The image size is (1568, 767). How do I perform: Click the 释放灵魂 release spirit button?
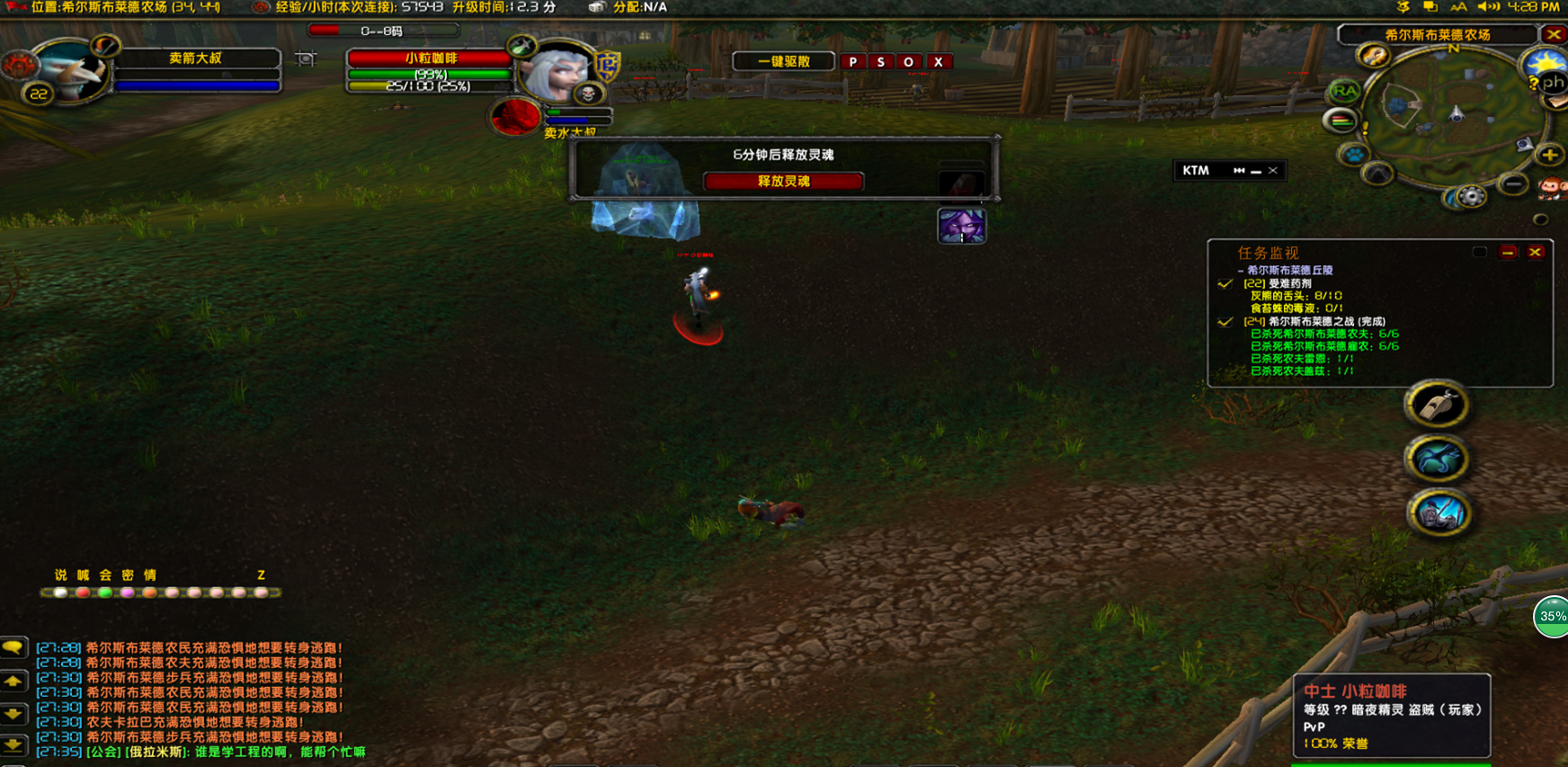tap(783, 182)
